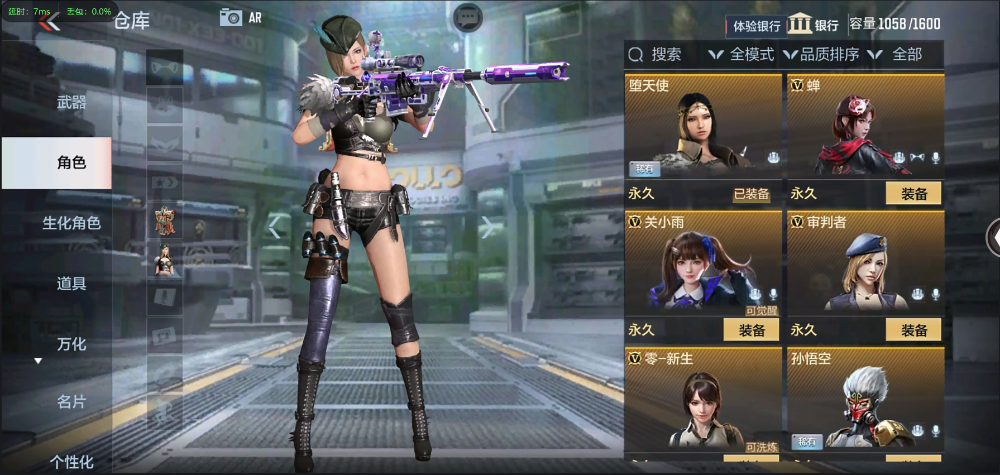Equip the 关小雨 character
This screenshot has width=1000, height=475.
point(751,330)
